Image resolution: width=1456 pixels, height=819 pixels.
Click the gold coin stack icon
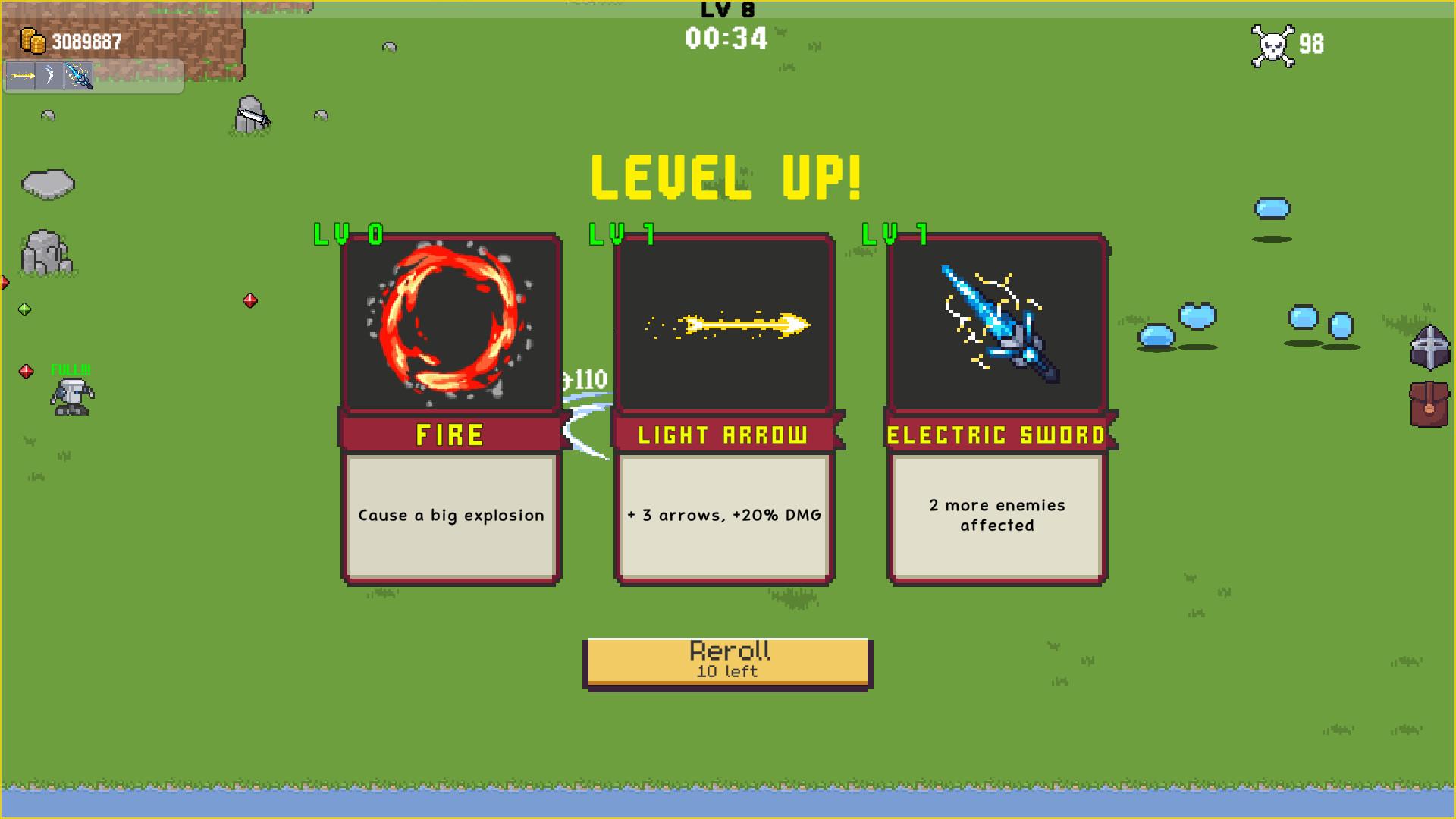pyautogui.click(x=34, y=42)
